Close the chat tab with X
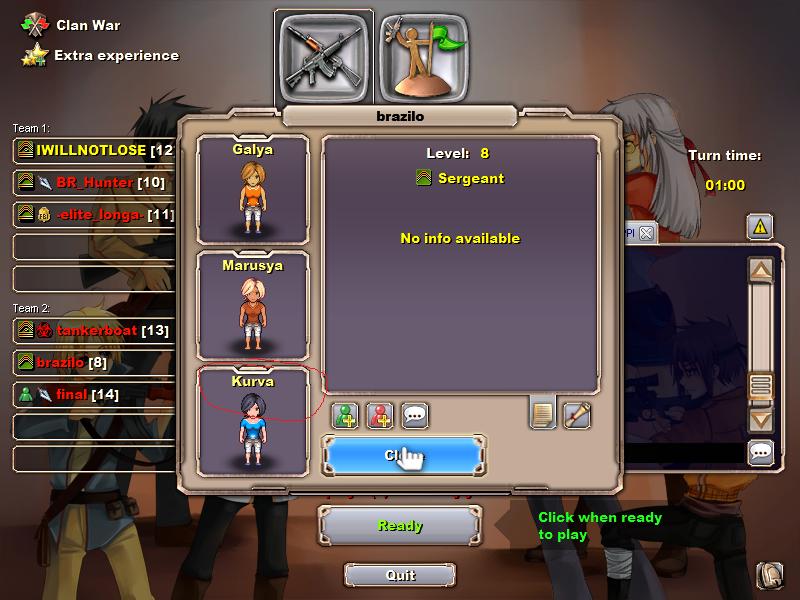This screenshot has width=800, height=600. pyautogui.click(x=646, y=233)
